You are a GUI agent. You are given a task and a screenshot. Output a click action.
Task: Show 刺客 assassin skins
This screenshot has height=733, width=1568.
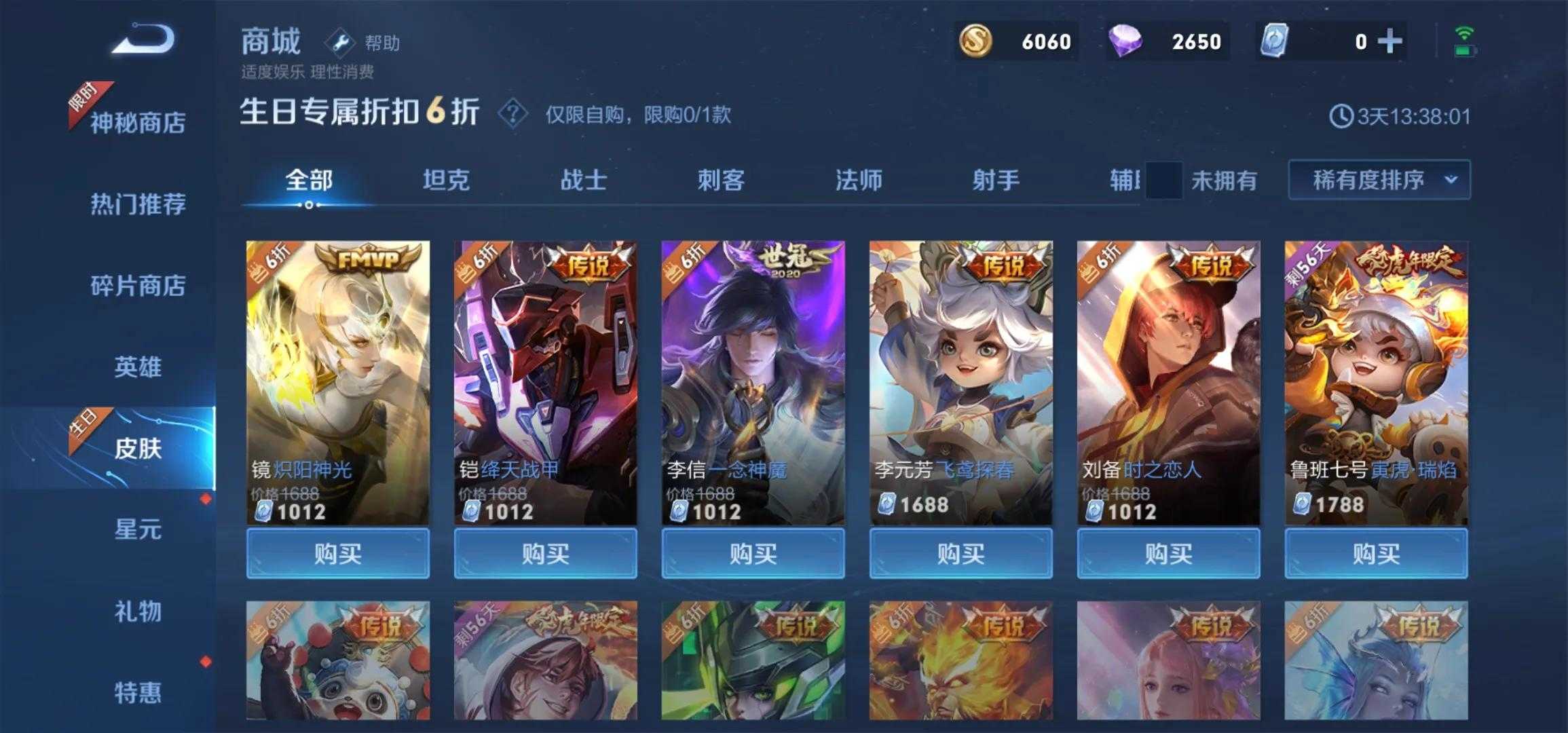(721, 181)
